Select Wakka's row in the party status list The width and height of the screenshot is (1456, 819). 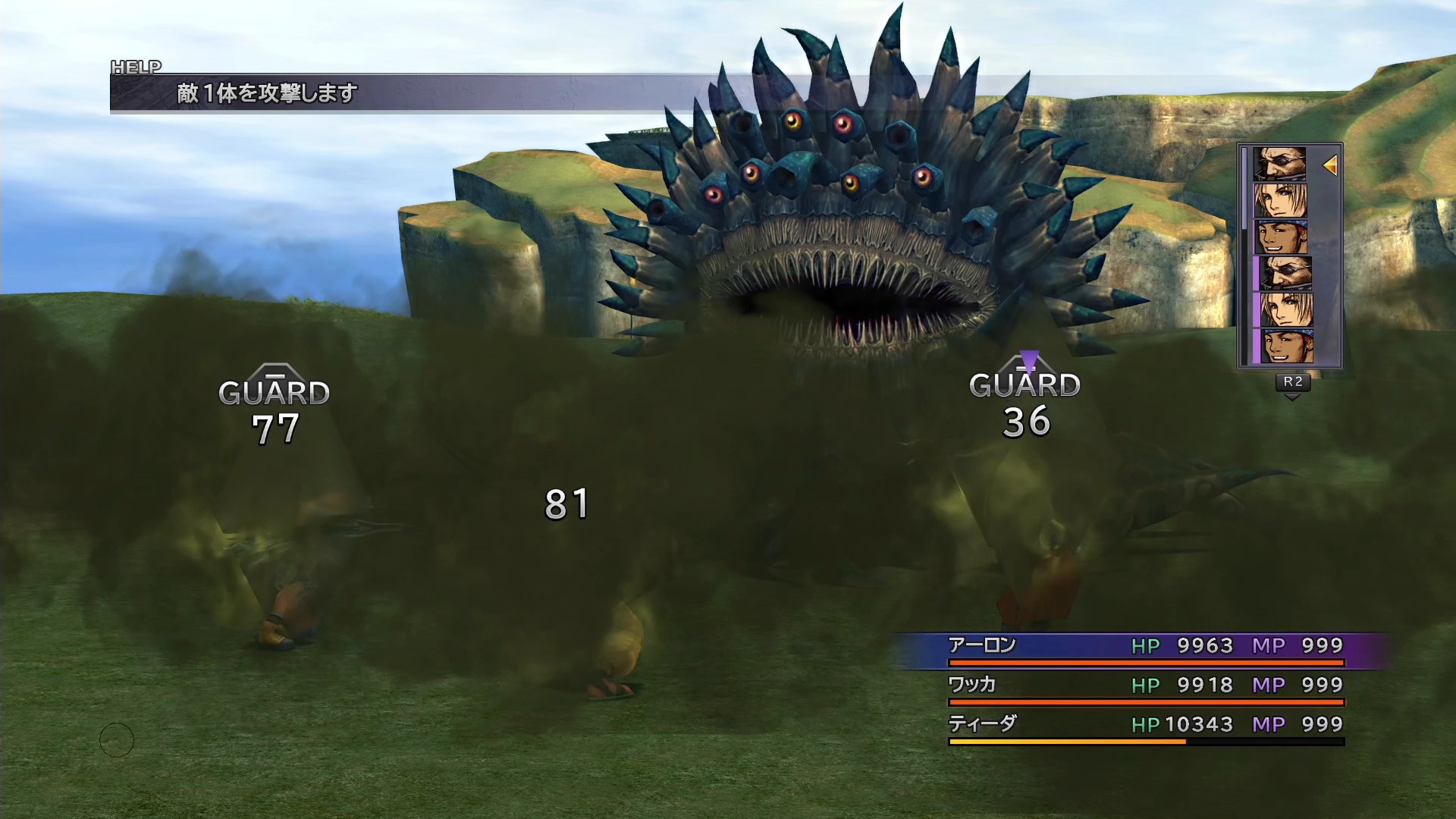tap(1145, 686)
